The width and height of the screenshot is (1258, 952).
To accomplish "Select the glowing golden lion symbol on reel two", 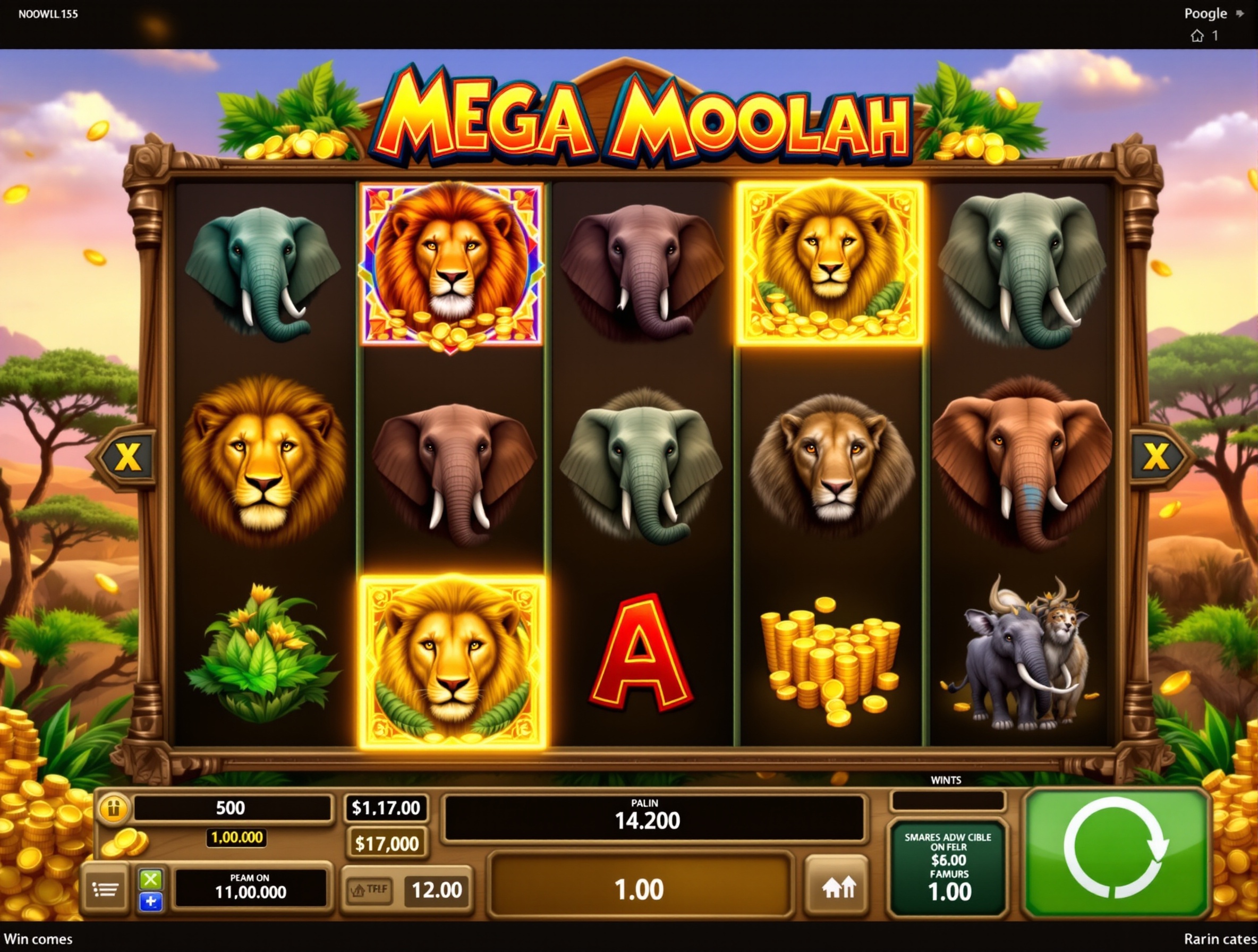I will (452, 656).
